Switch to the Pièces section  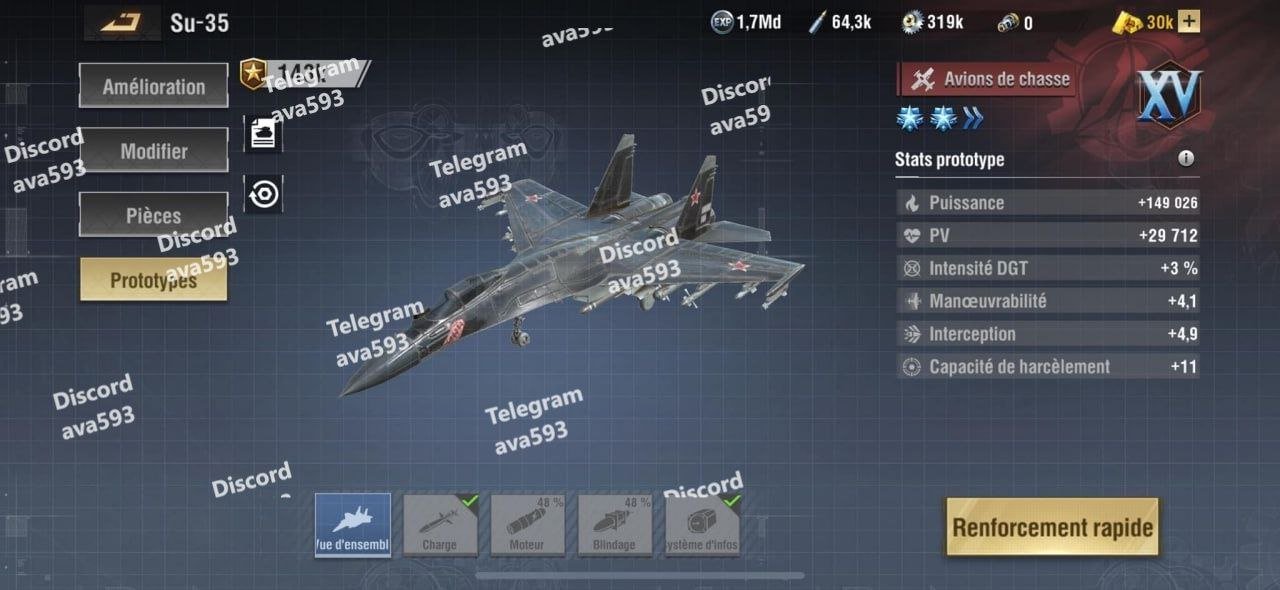(153, 215)
